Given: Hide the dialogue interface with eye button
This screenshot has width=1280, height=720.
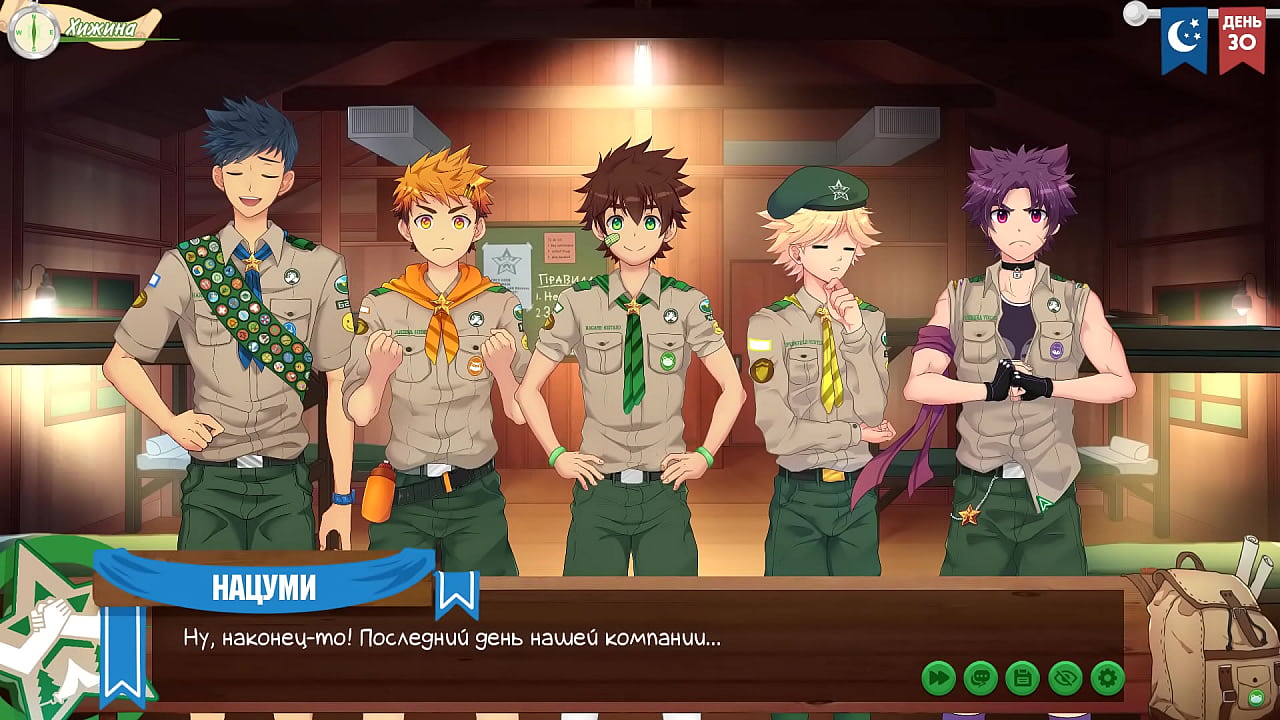Looking at the screenshot, I should [x=1065, y=678].
